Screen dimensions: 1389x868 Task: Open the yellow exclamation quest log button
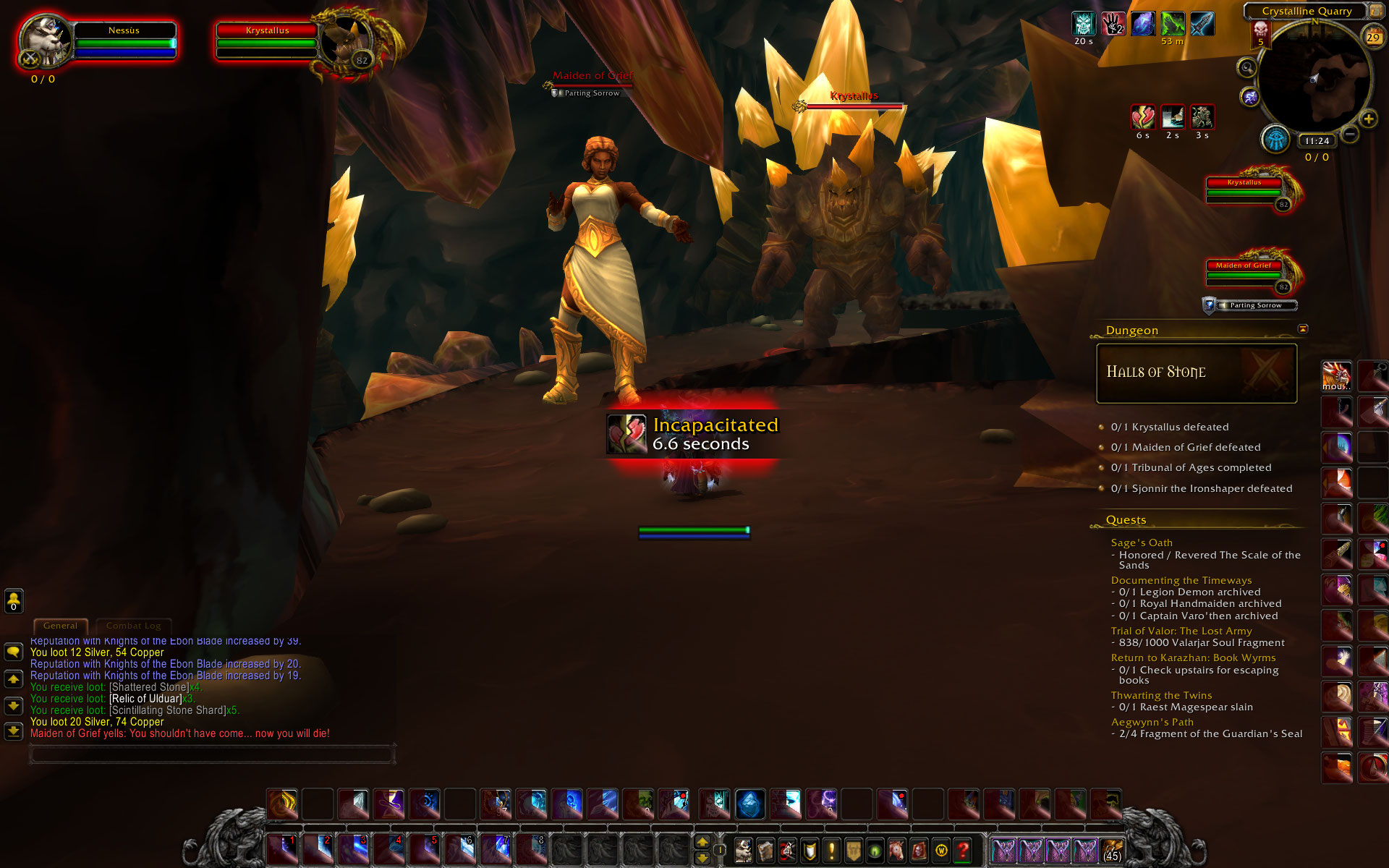pyautogui.click(x=831, y=850)
